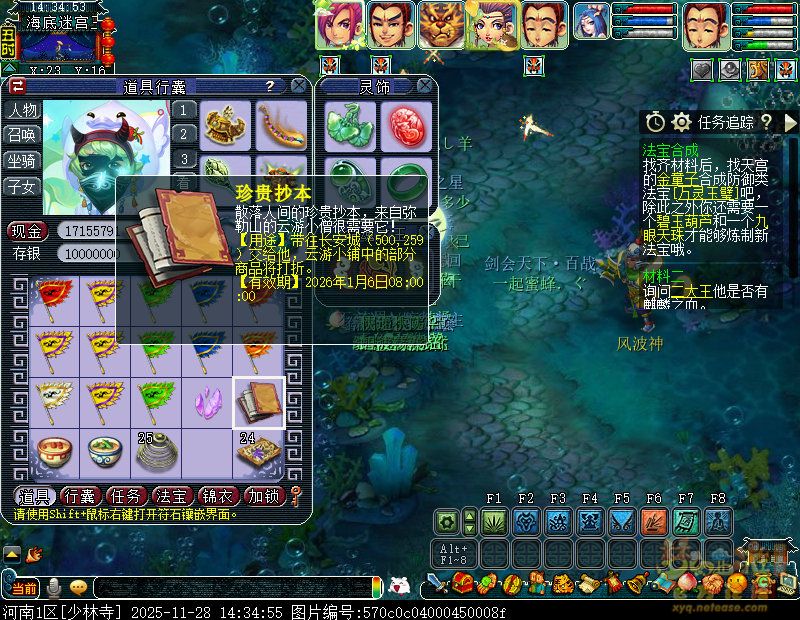This screenshot has height=620, width=800.
Task: Select the purple crystal item slot
Action: coord(209,403)
